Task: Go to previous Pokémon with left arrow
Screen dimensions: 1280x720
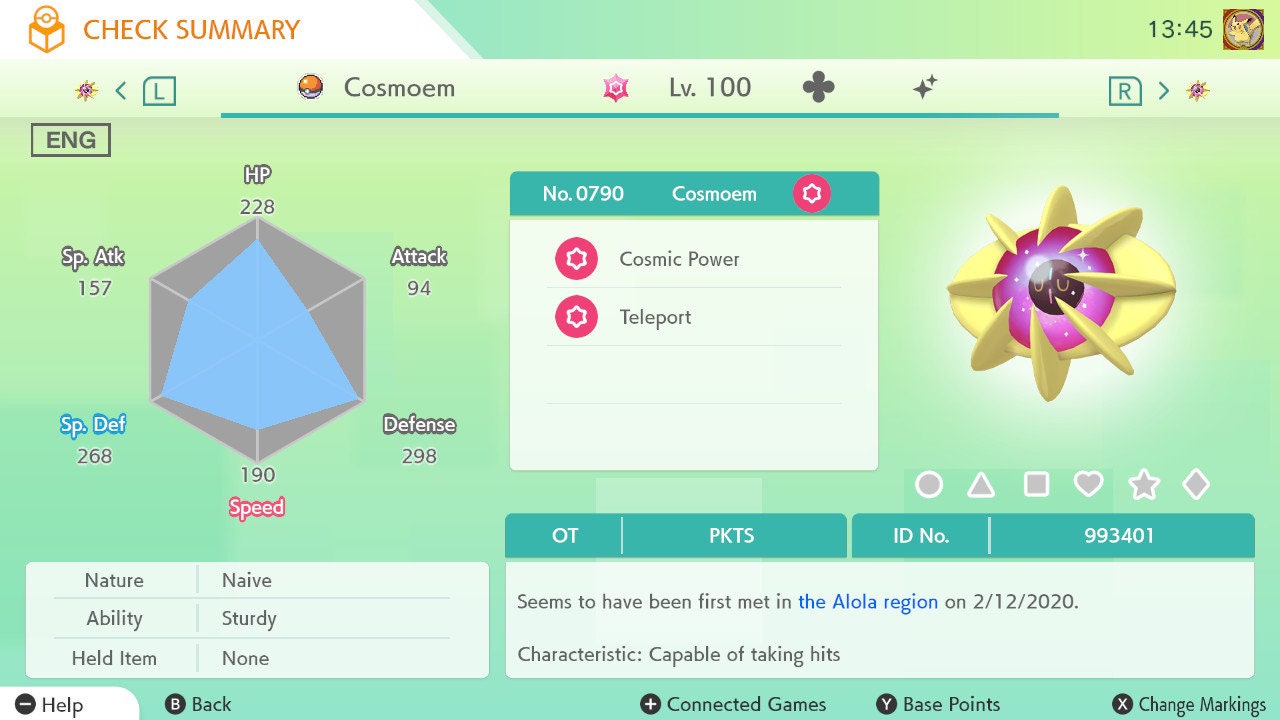Action: (x=121, y=91)
